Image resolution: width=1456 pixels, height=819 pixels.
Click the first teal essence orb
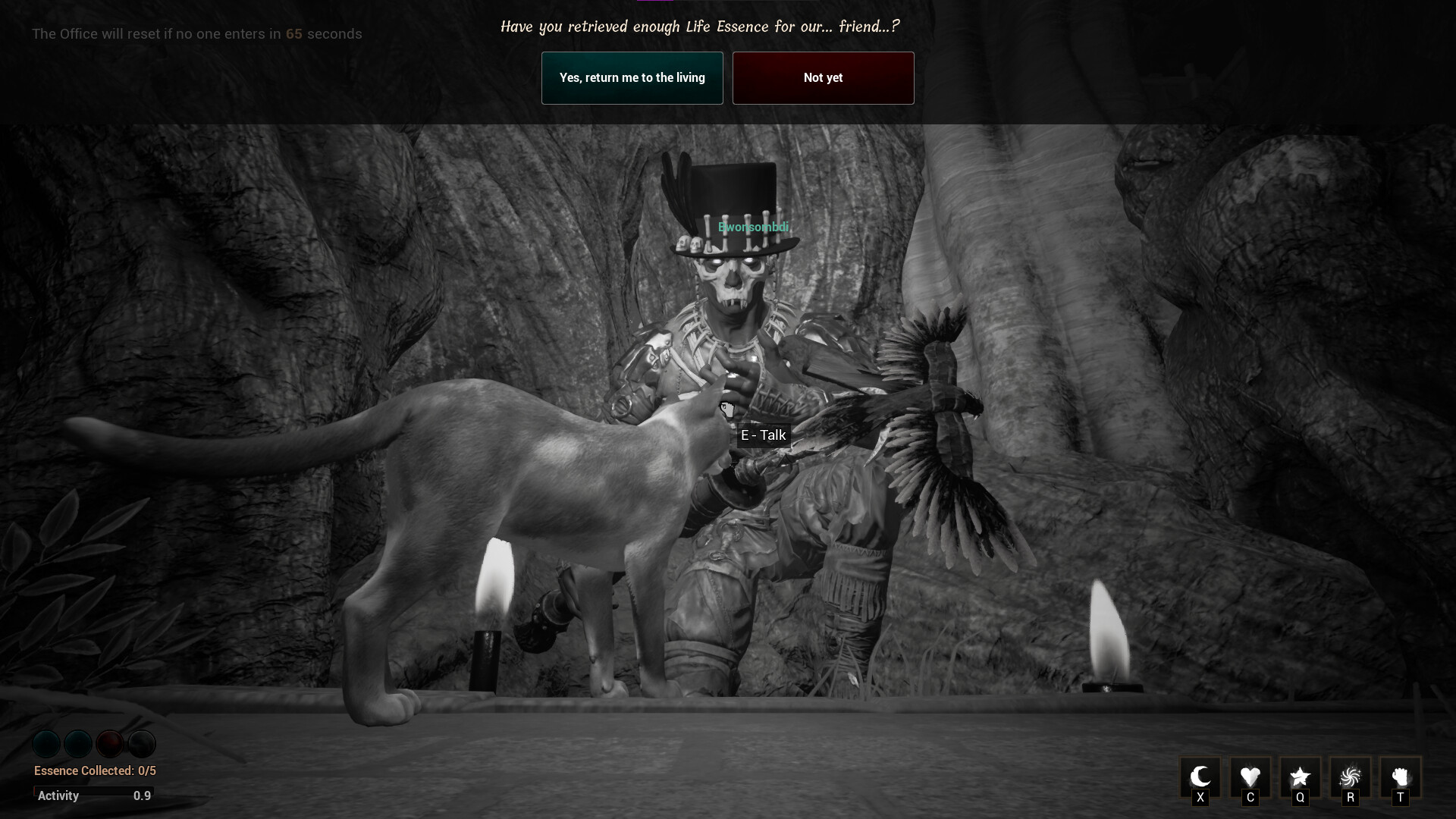pos(46,744)
